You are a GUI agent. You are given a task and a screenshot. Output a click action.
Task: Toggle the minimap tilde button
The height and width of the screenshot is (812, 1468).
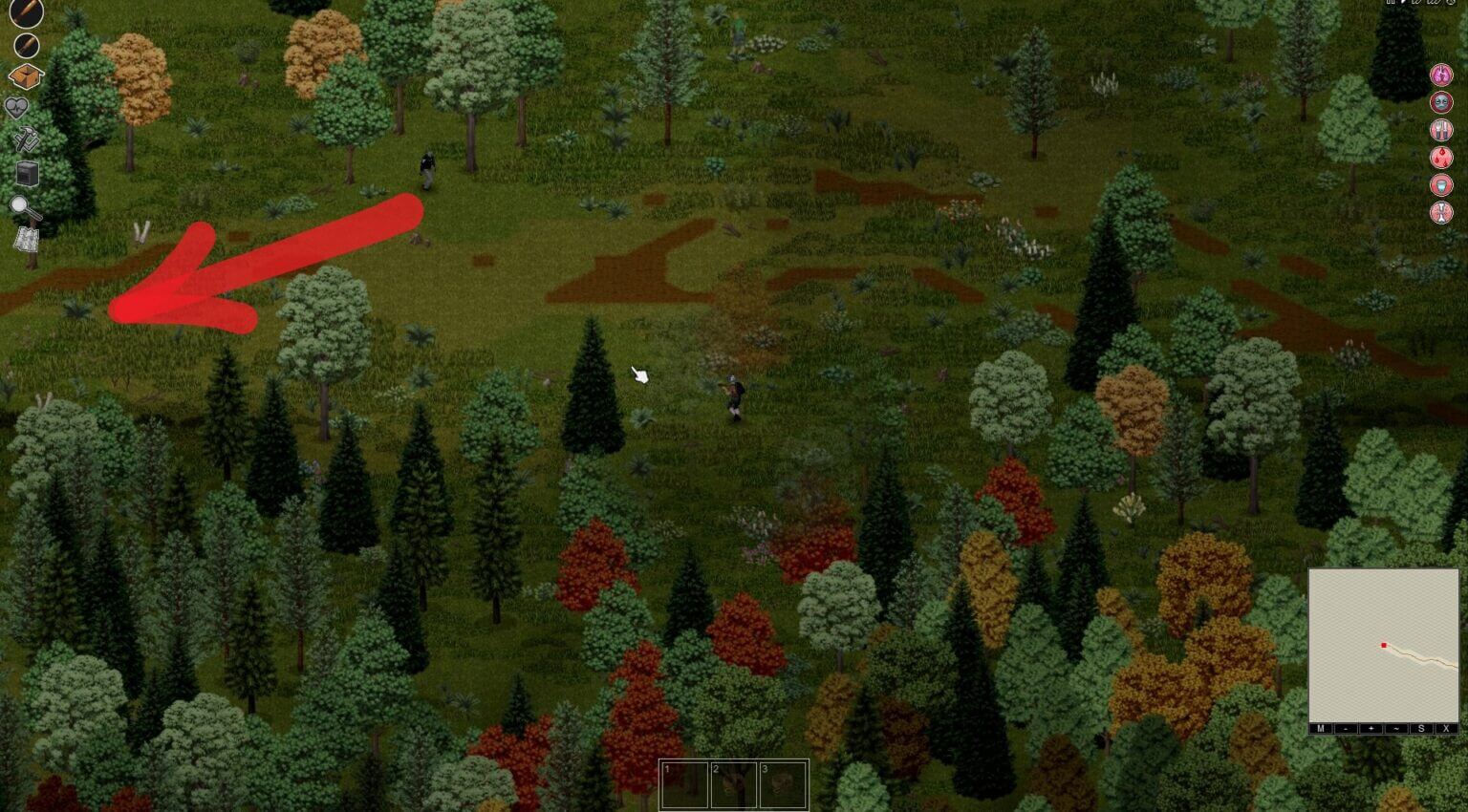click(x=1396, y=729)
